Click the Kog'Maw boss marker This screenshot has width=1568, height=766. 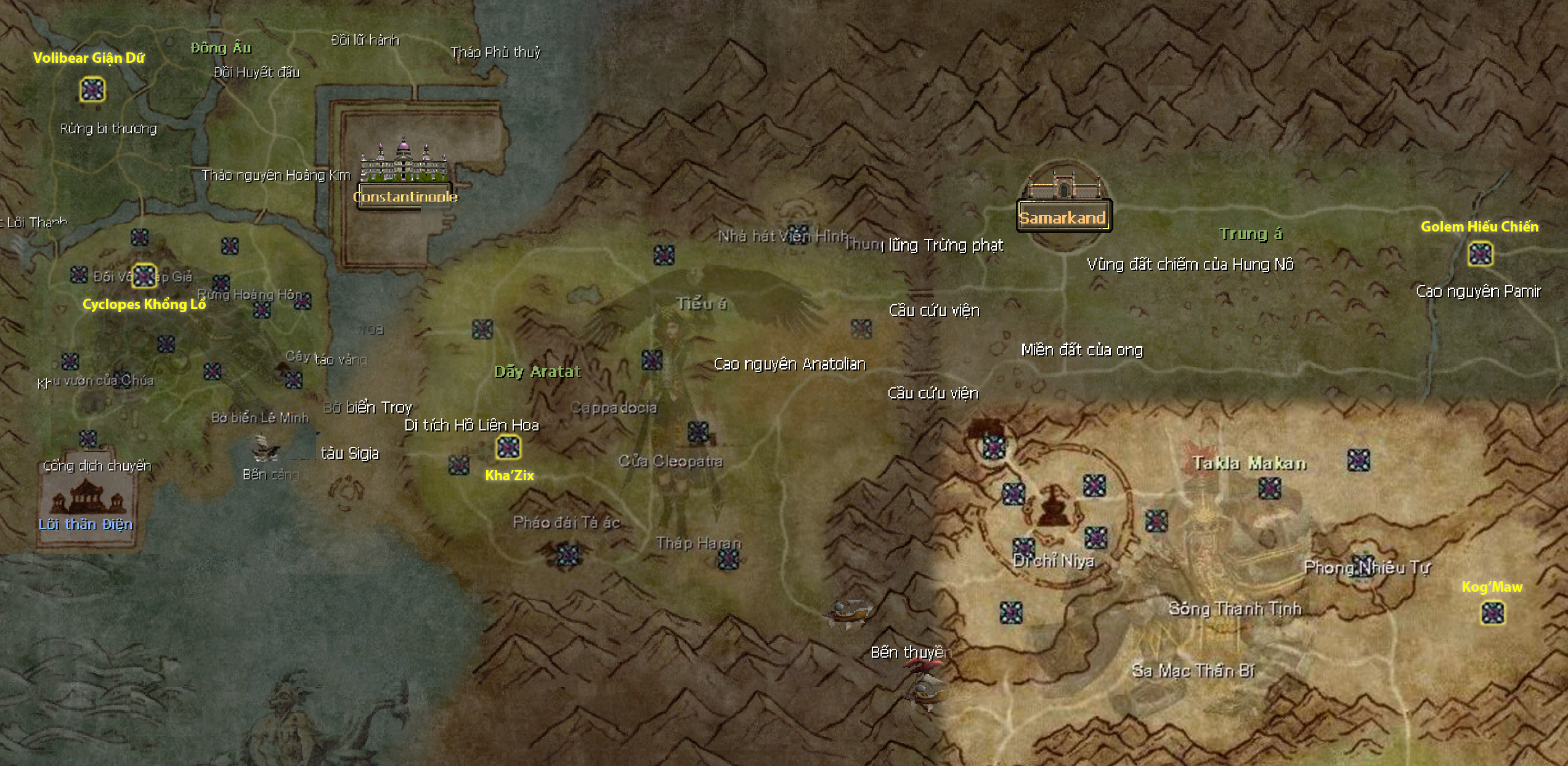(x=1492, y=613)
